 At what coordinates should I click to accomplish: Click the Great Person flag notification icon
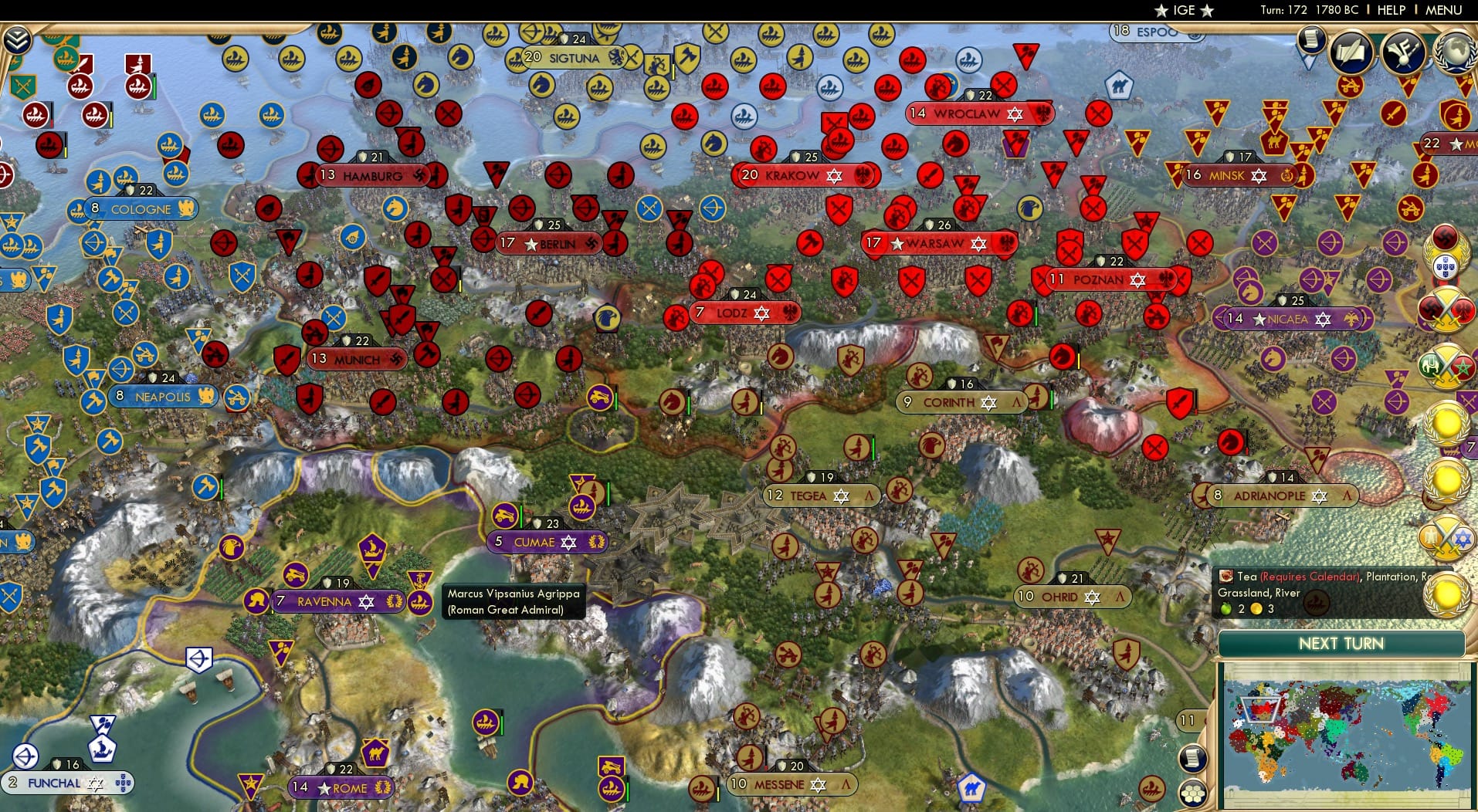[1403, 51]
